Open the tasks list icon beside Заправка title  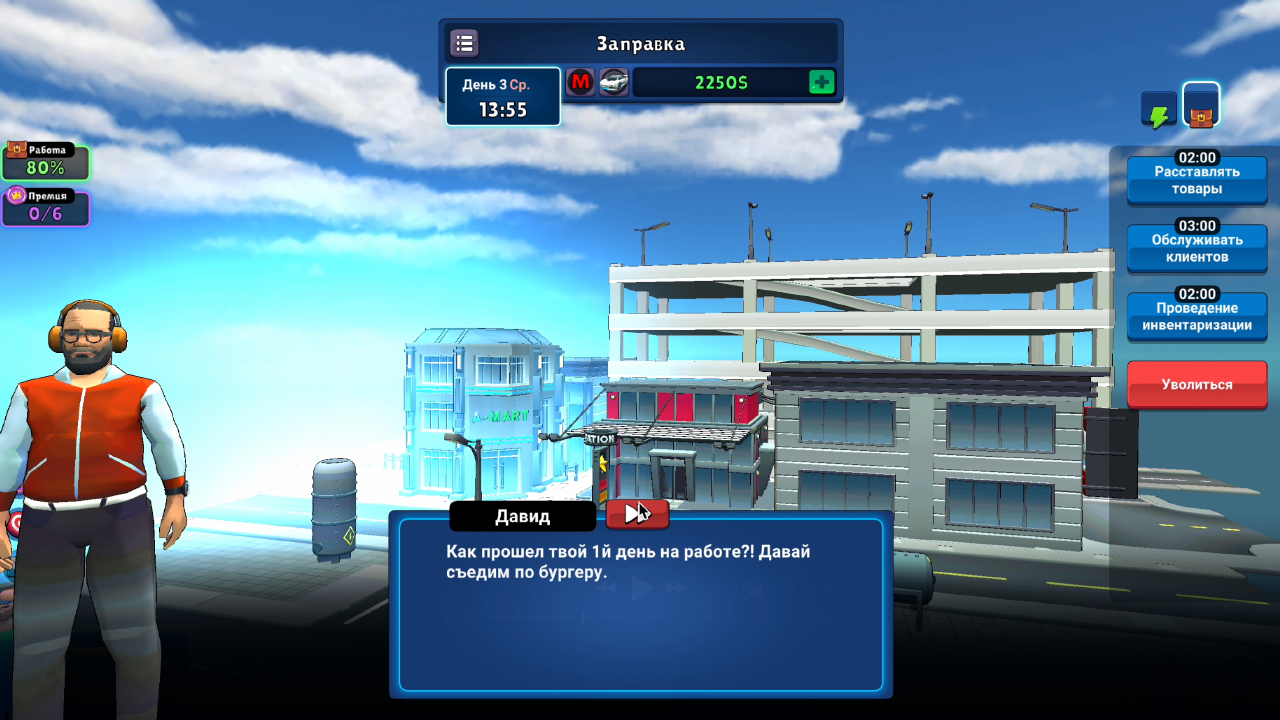463,43
